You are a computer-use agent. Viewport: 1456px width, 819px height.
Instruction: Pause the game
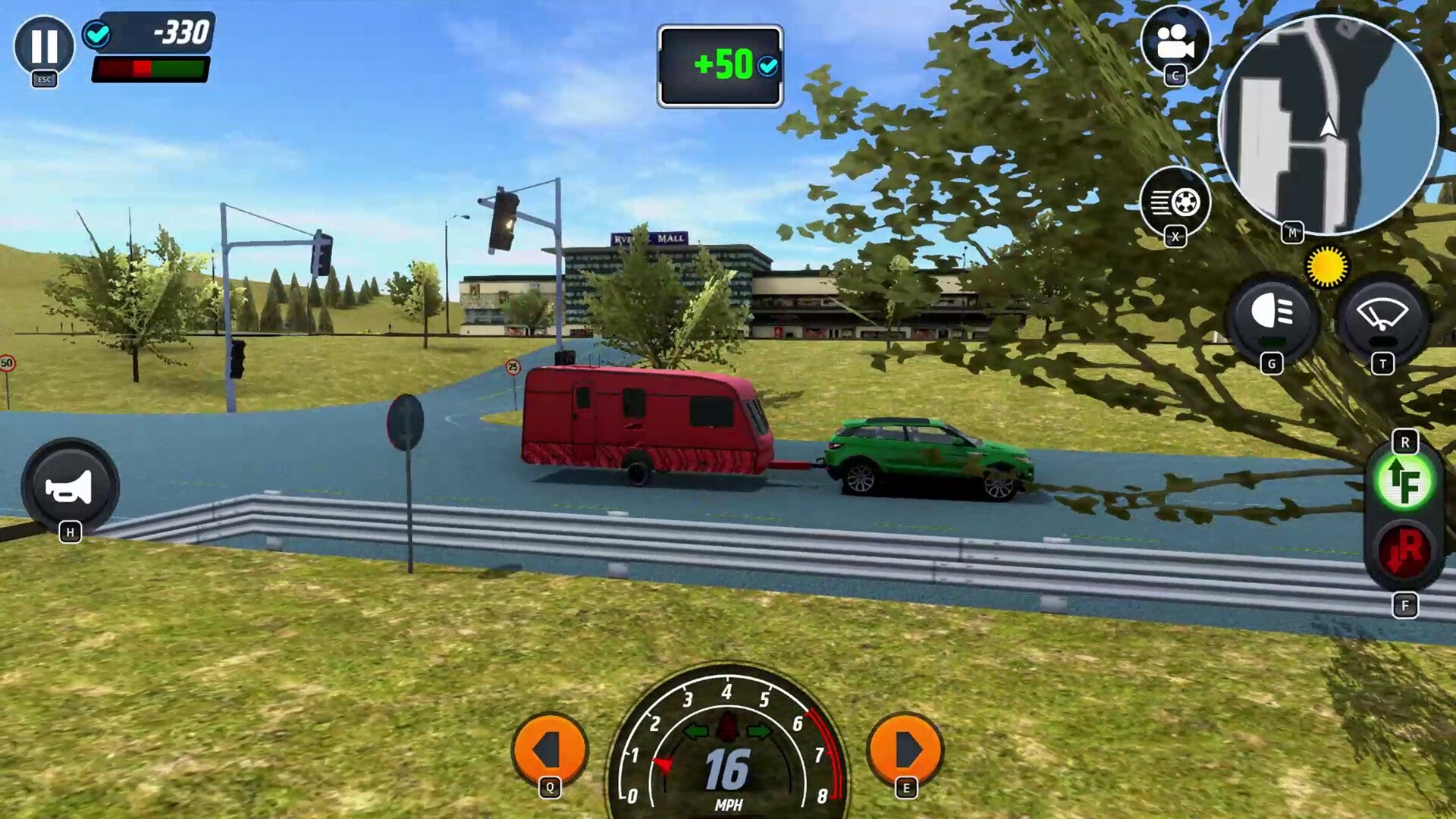(x=45, y=47)
